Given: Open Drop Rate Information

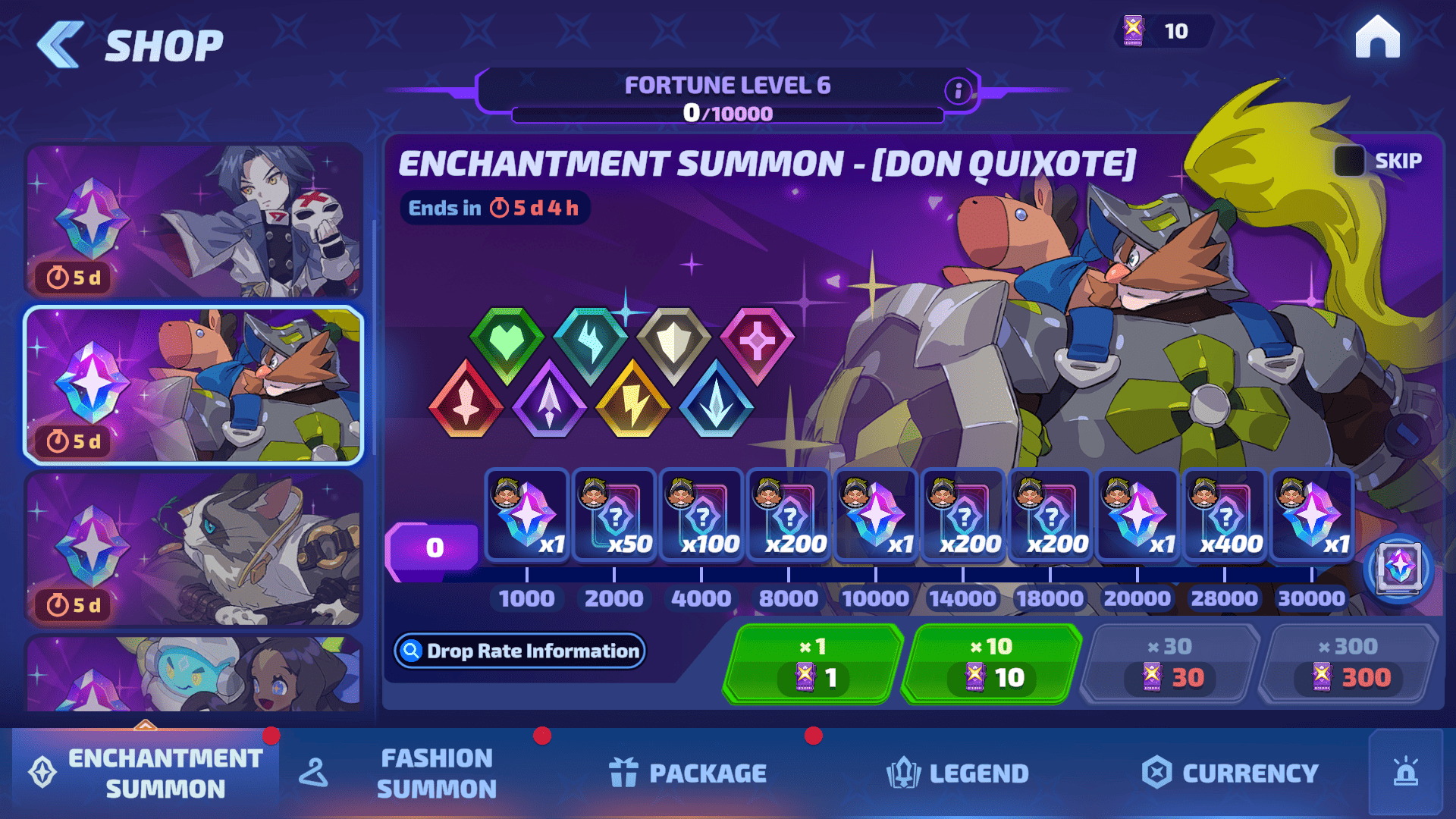Looking at the screenshot, I should [520, 651].
